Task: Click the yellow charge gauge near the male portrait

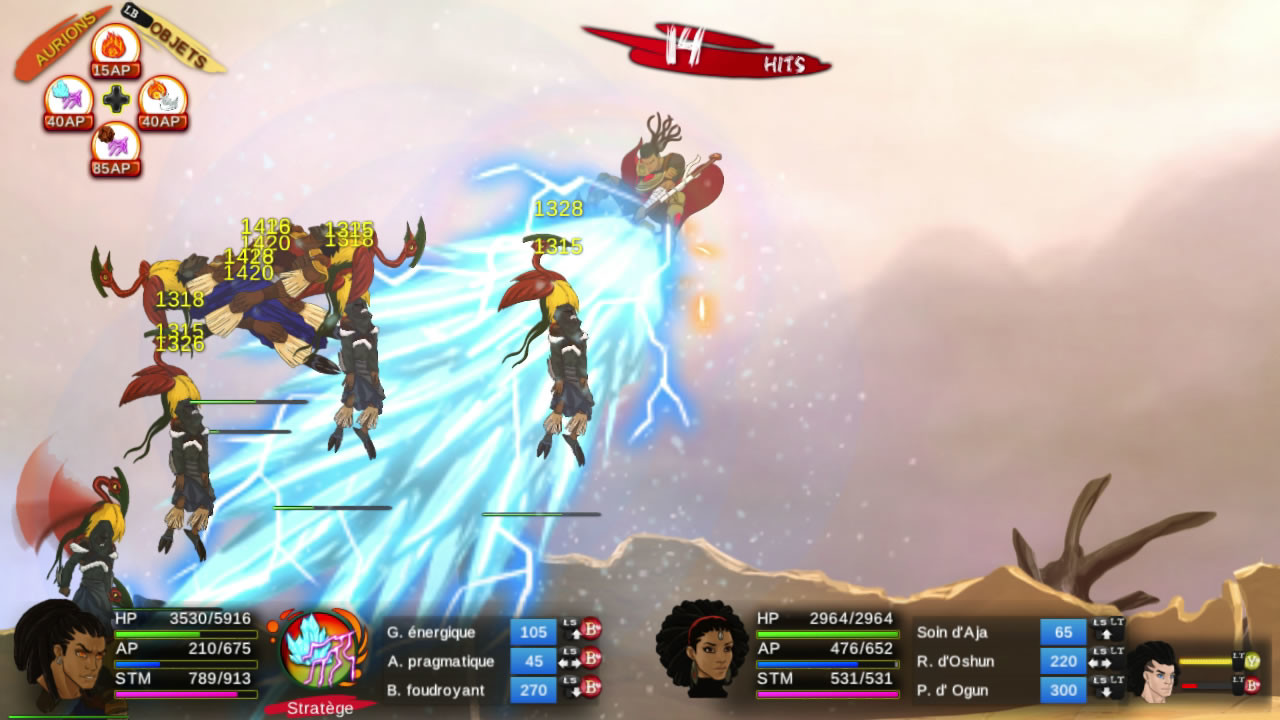Action: click(1206, 661)
